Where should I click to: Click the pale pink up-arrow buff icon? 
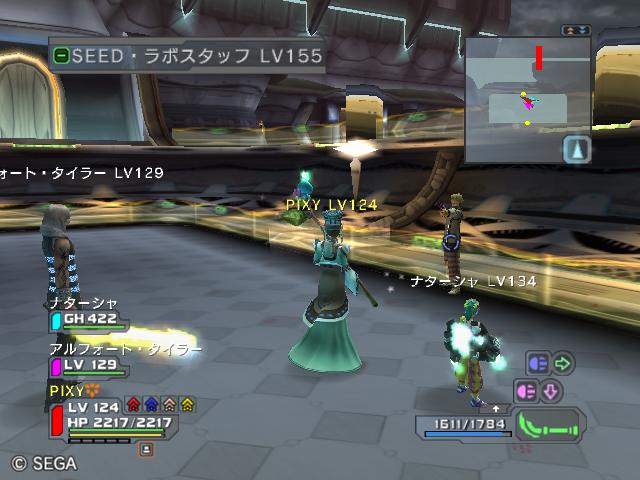[169, 405]
